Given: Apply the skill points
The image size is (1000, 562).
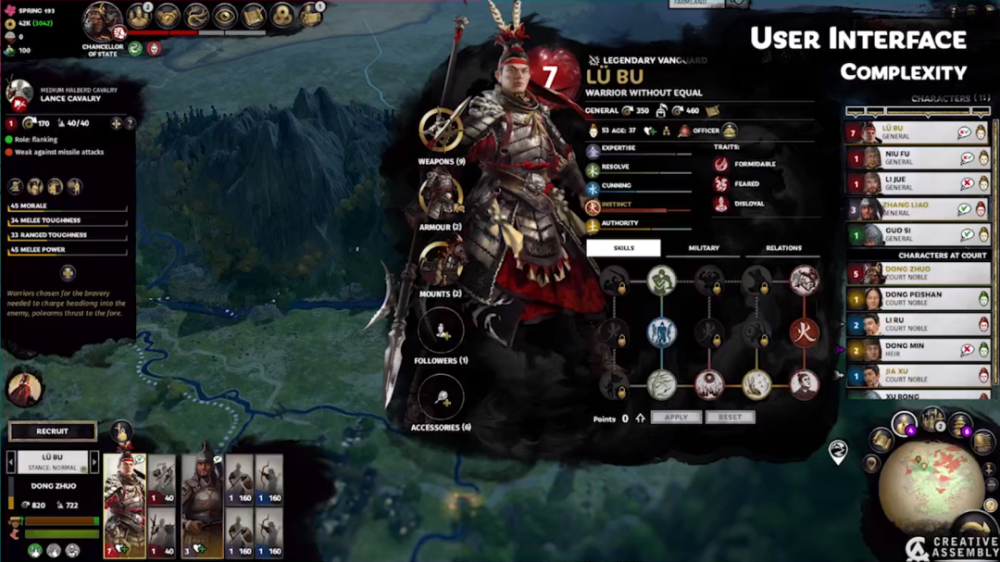Looking at the screenshot, I should 676,418.
